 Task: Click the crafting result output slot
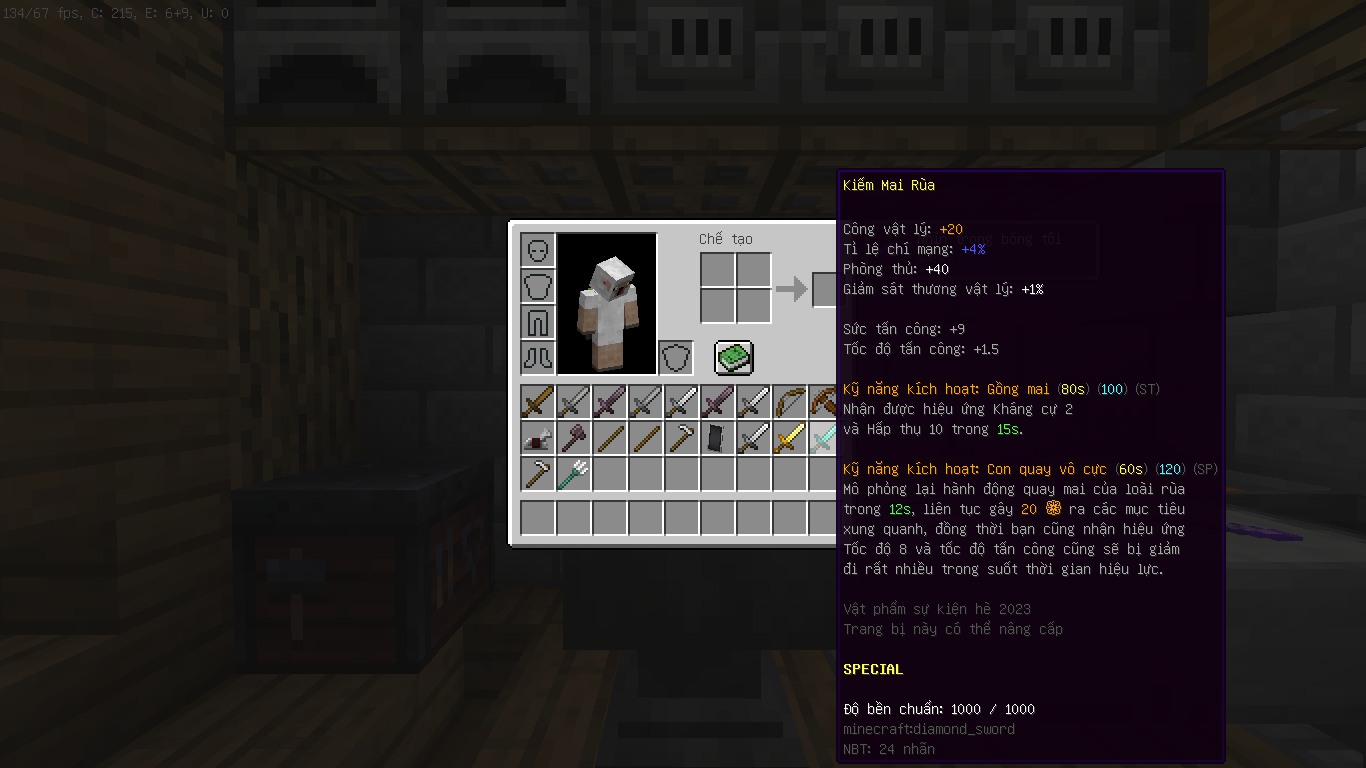tap(825, 289)
